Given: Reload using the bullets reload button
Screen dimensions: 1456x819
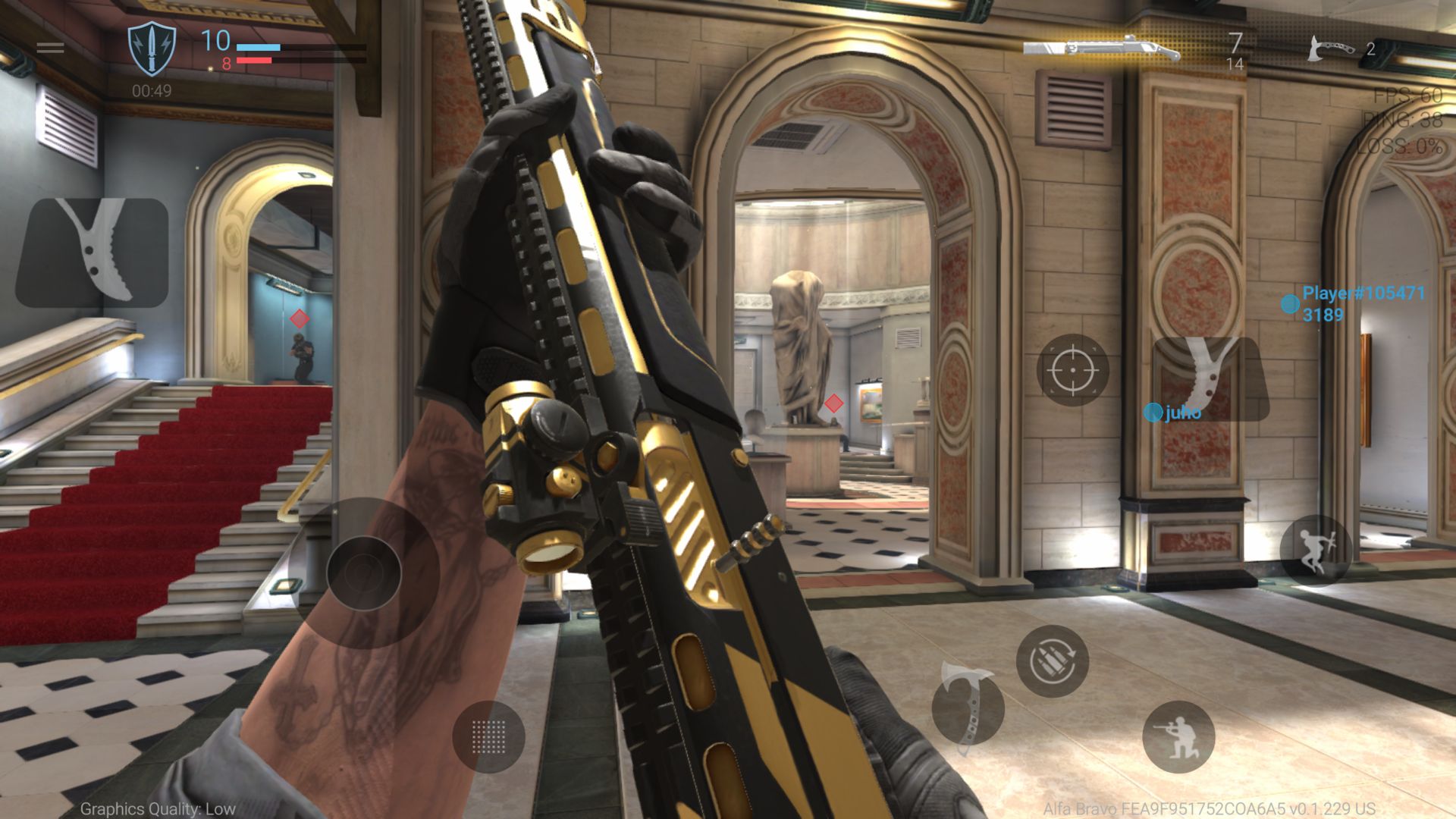Looking at the screenshot, I should (x=1052, y=661).
